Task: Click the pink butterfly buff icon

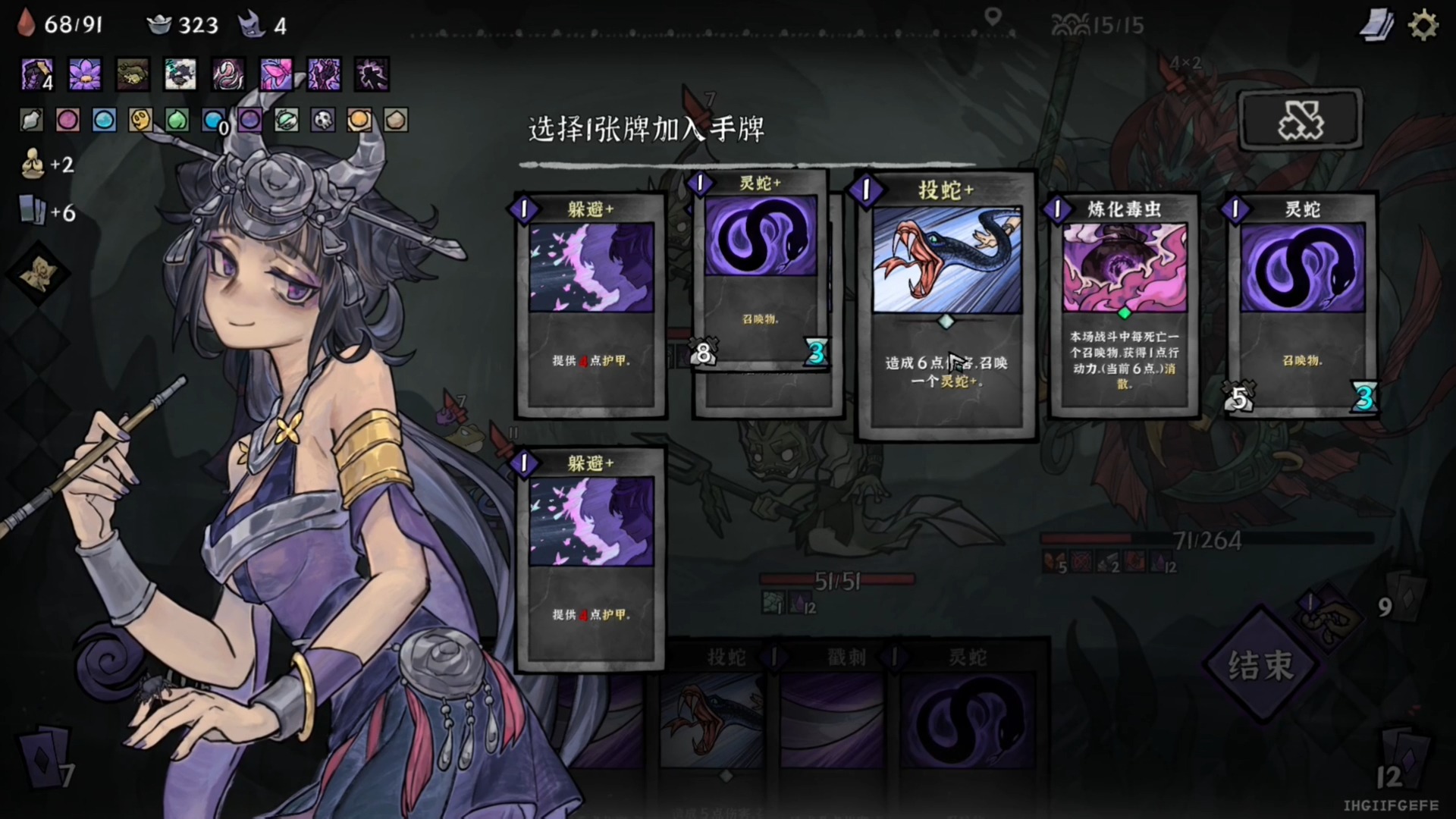Action: [x=276, y=75]
